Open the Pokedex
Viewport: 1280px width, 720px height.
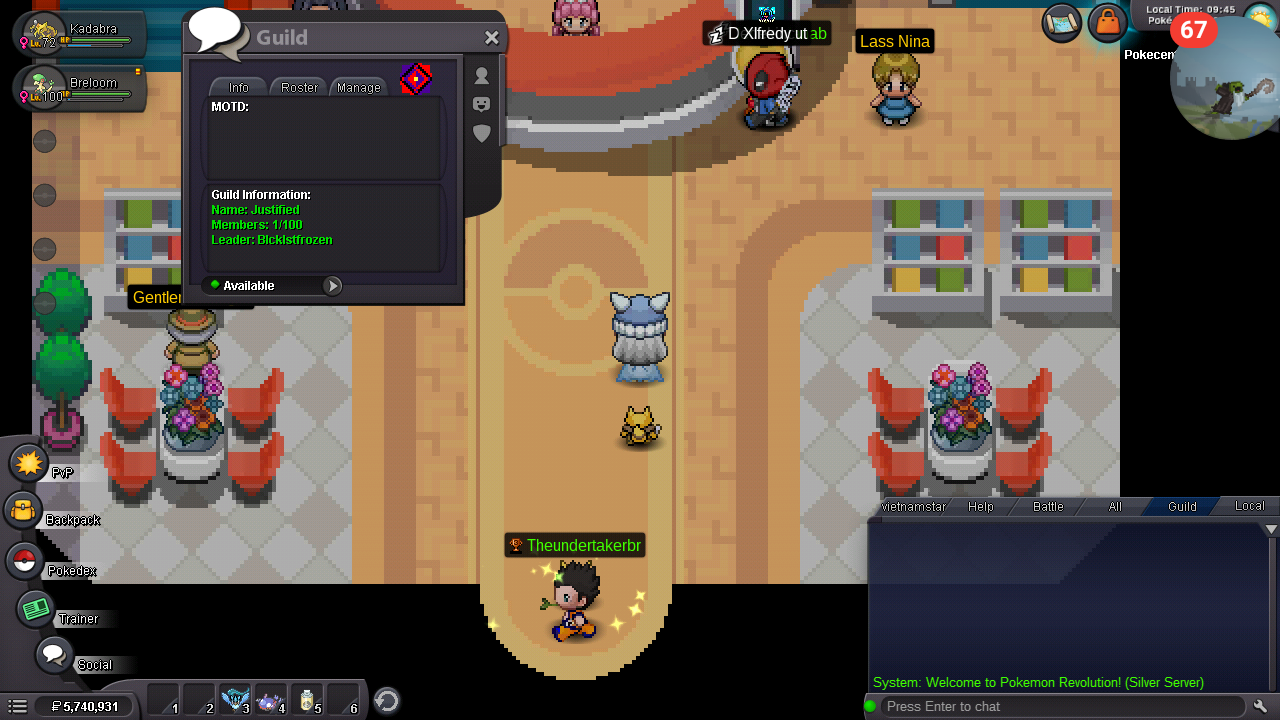(x=24, y=561)
